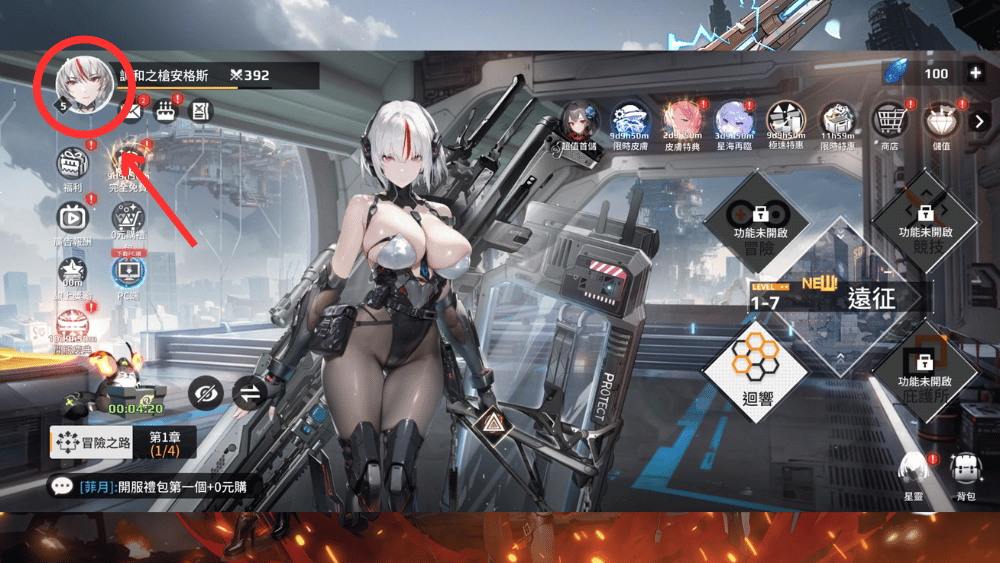Open the 皮膚特典 skin bonus event
1000x563 pixels.
[684, 122]
